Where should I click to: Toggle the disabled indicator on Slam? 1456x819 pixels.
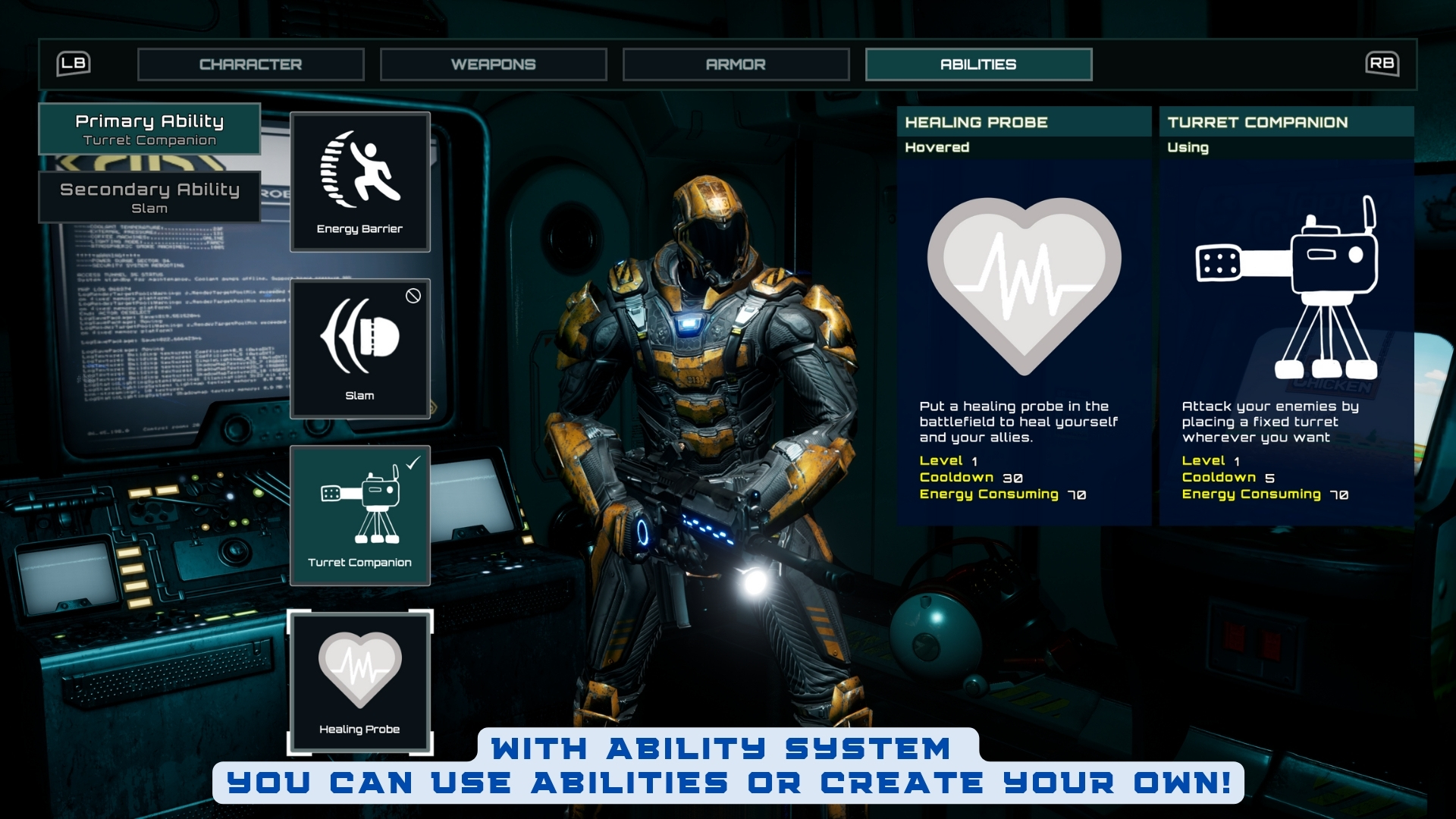(x=414, y=297)
